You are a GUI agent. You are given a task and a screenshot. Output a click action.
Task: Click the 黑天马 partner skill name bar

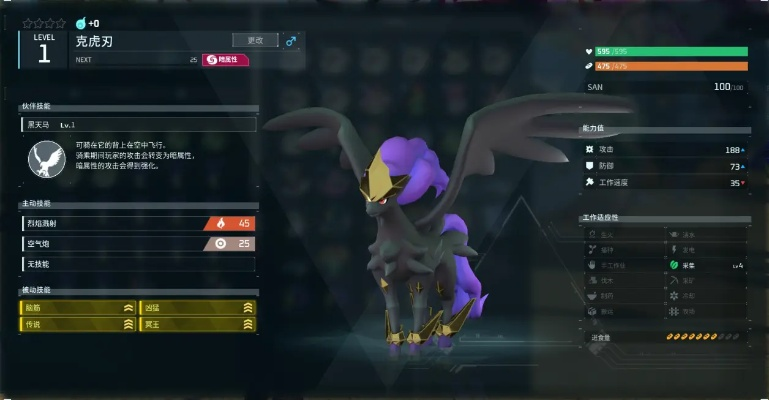[138, 125]
